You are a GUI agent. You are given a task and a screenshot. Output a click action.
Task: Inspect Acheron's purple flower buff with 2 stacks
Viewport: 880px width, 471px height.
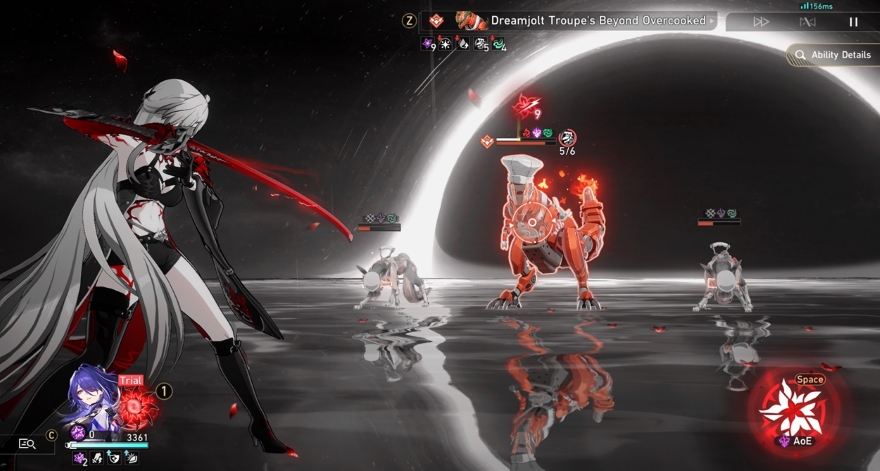[x=78, y=458]
